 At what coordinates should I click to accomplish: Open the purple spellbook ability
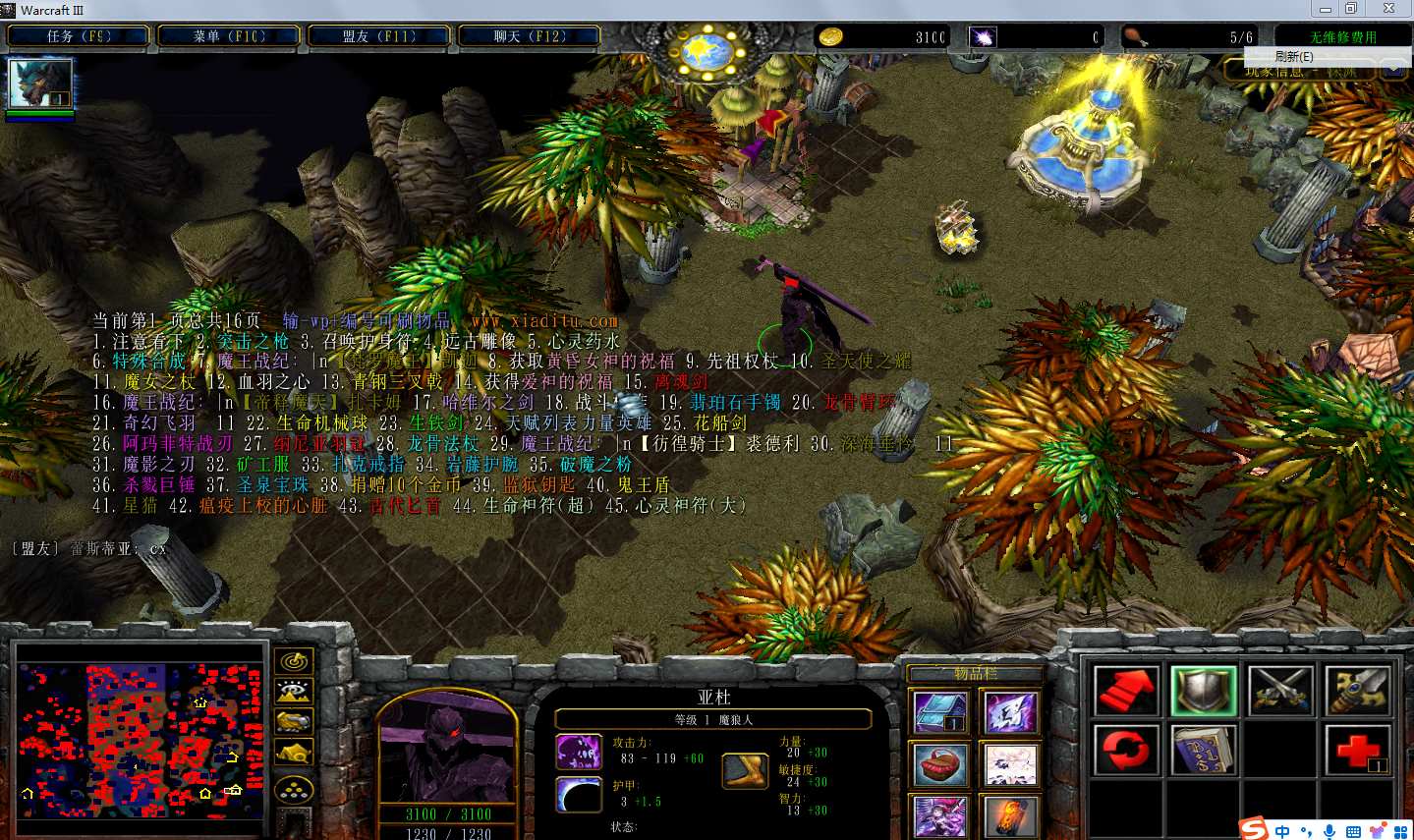(x=1203, y=751)
